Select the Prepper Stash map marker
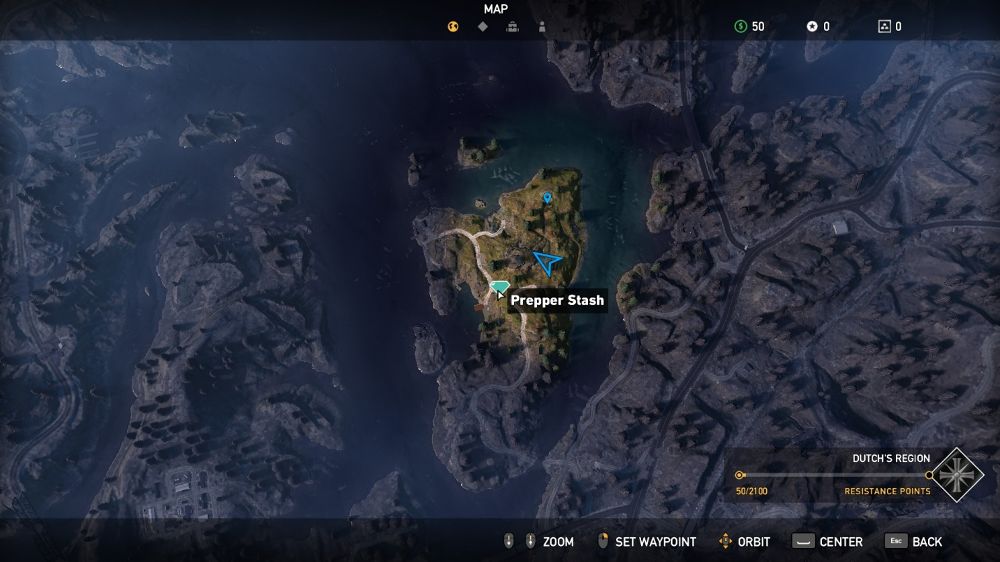Viewport: 1000px width, 562px height. coord(500,288)
